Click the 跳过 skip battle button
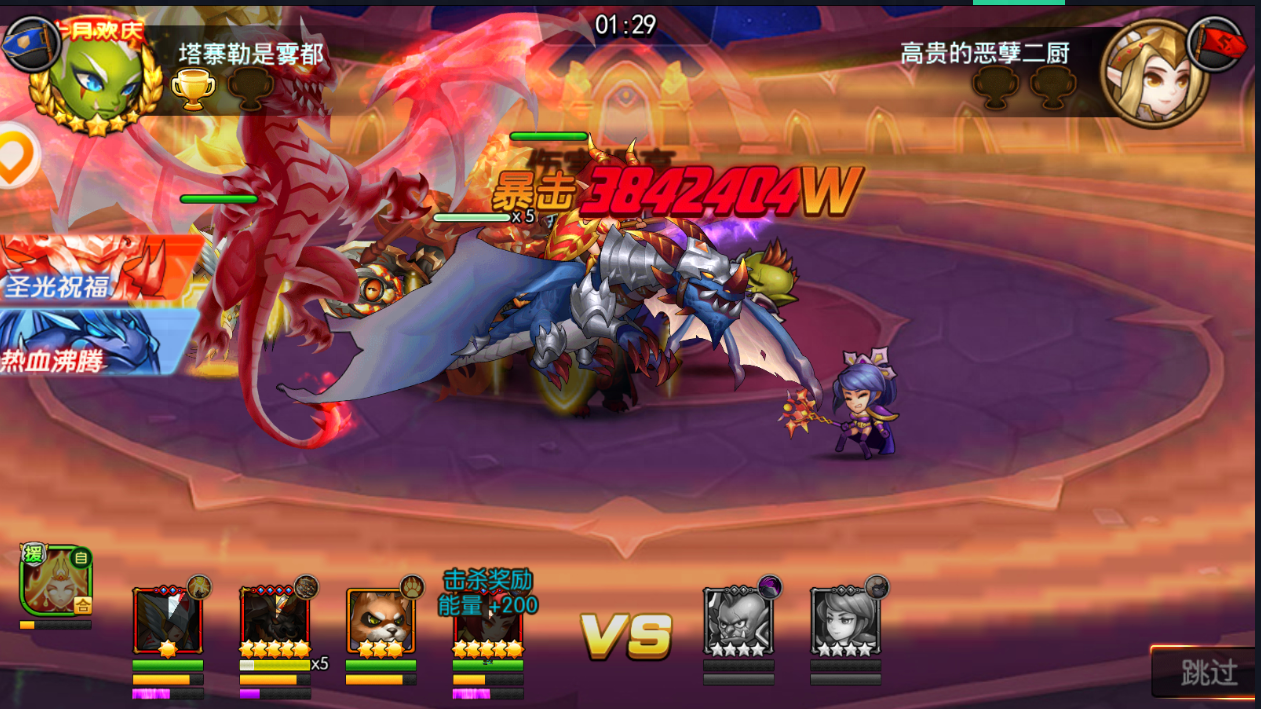Screen dimensions: 1261x709 1207,672
